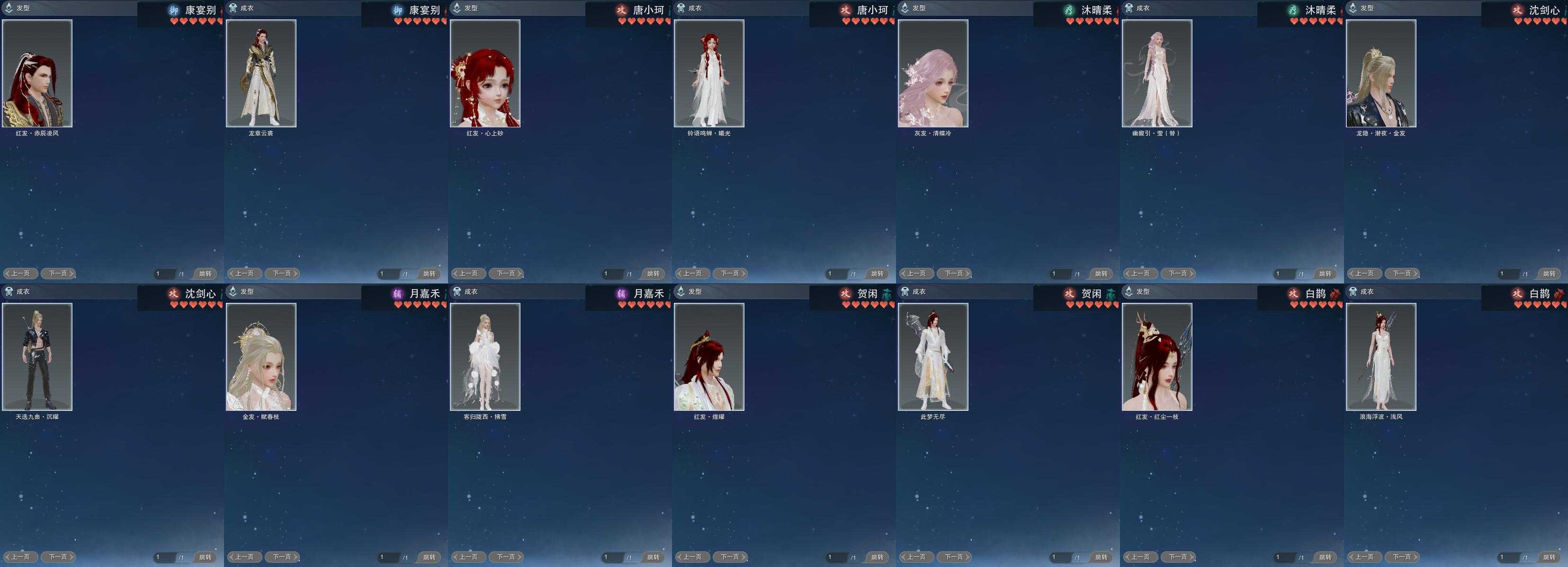Pick the 红发·红尘一枝 hairstyle thumbnail
Image resolution: width=1568 pixels, height=567 pixels.
pyautogui.click(x=1157, y=356)
